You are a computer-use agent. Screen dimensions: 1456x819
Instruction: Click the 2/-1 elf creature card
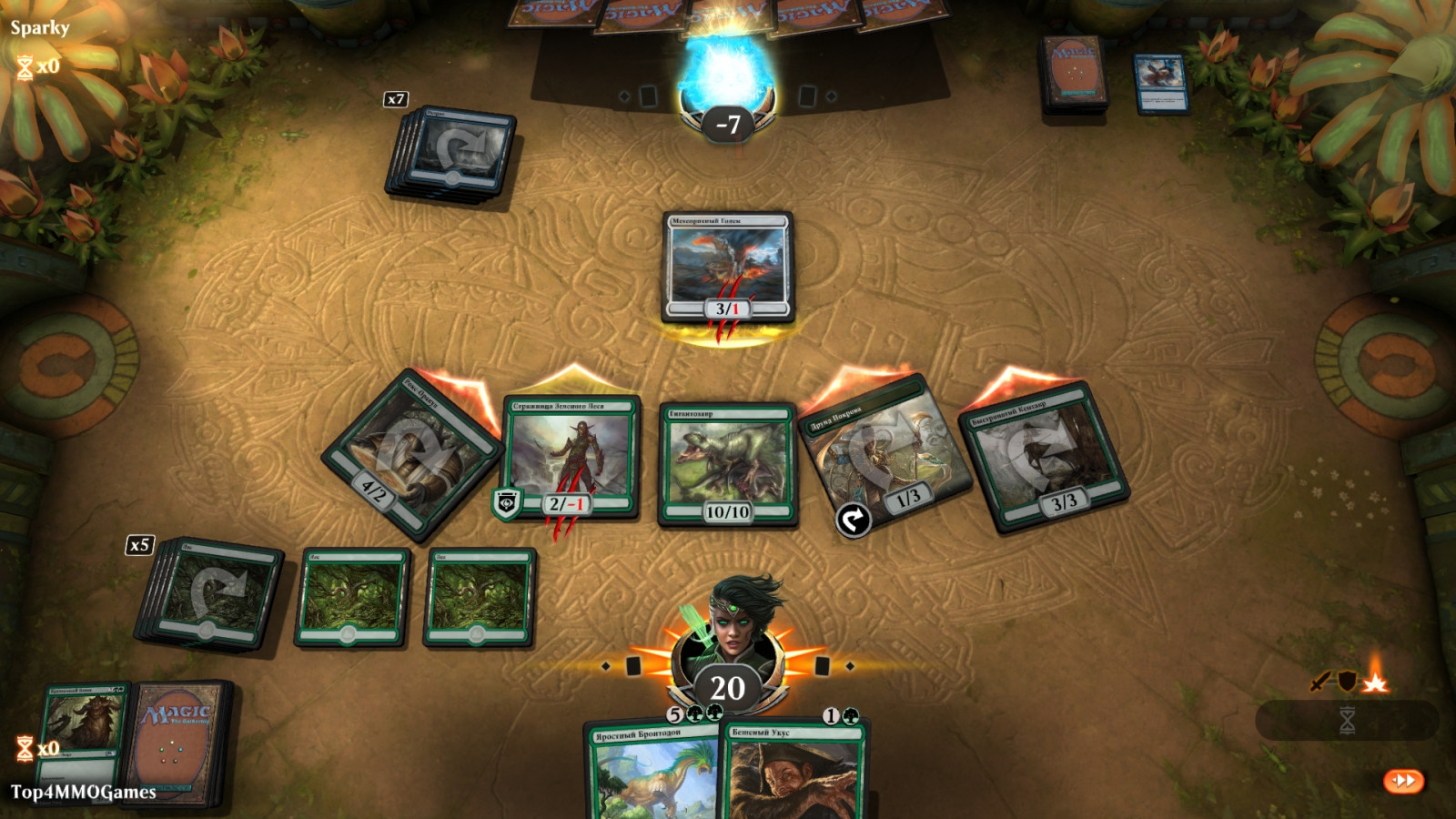click(571, 455)
